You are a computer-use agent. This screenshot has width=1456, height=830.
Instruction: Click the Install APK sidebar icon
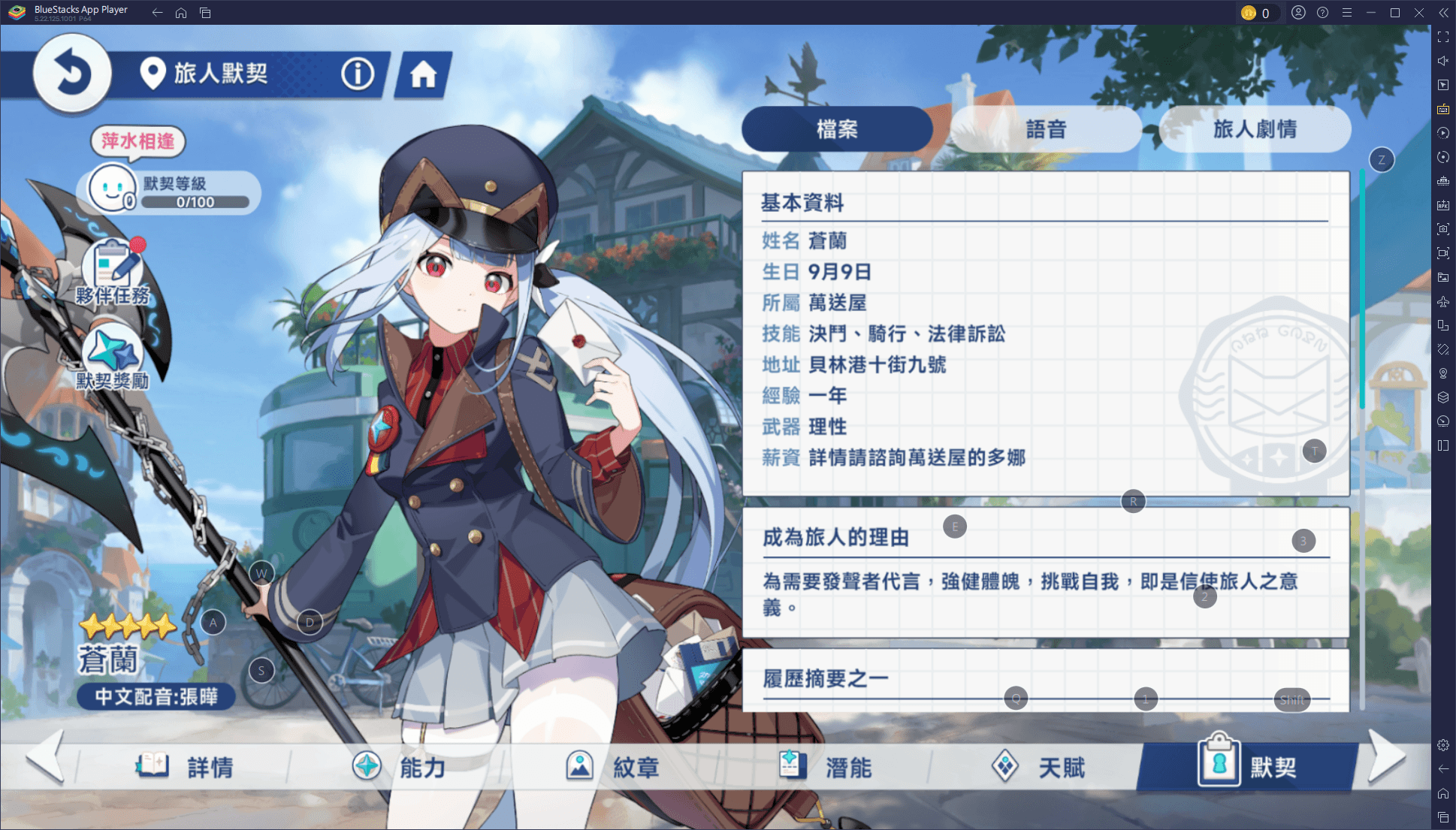point(1442,204)
